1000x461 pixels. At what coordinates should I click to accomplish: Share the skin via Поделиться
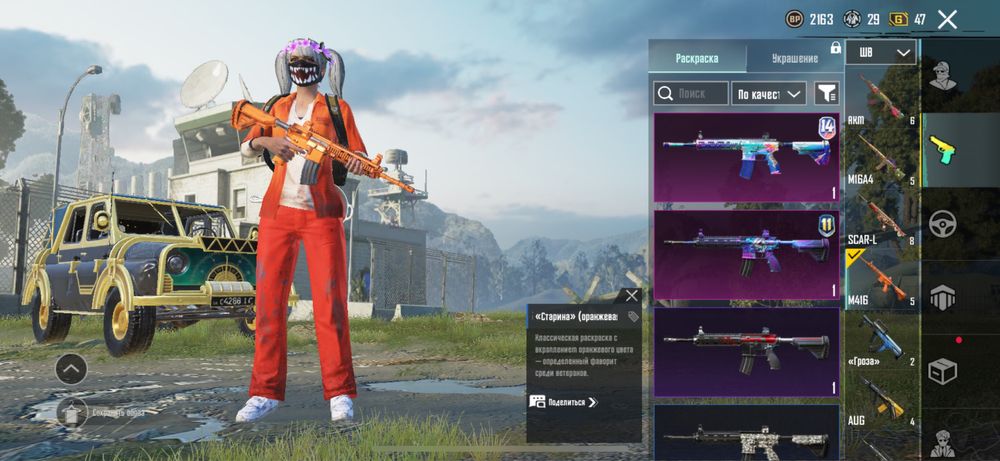click(x=564, y=402)
